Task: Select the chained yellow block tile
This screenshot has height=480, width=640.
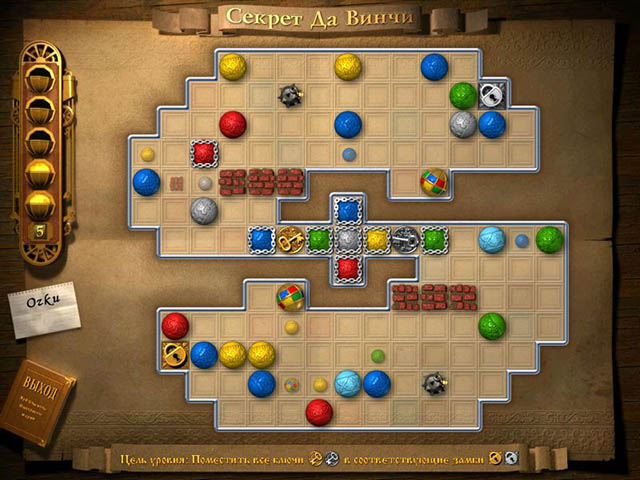Action: point(376,240)
